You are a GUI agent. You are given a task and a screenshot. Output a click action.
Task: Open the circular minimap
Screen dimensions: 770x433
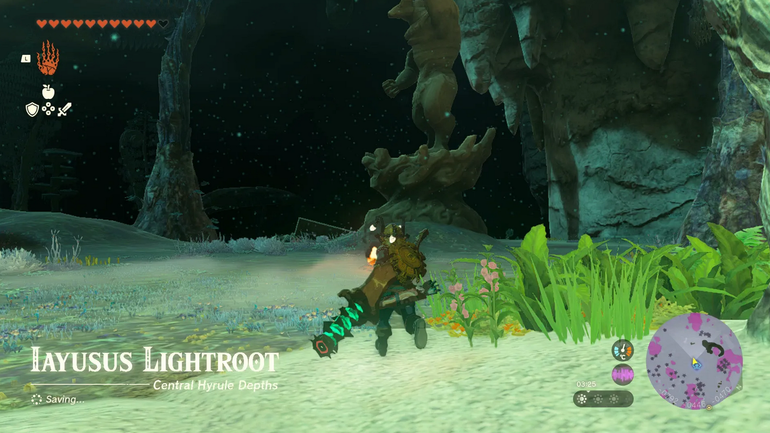(694, 361)
